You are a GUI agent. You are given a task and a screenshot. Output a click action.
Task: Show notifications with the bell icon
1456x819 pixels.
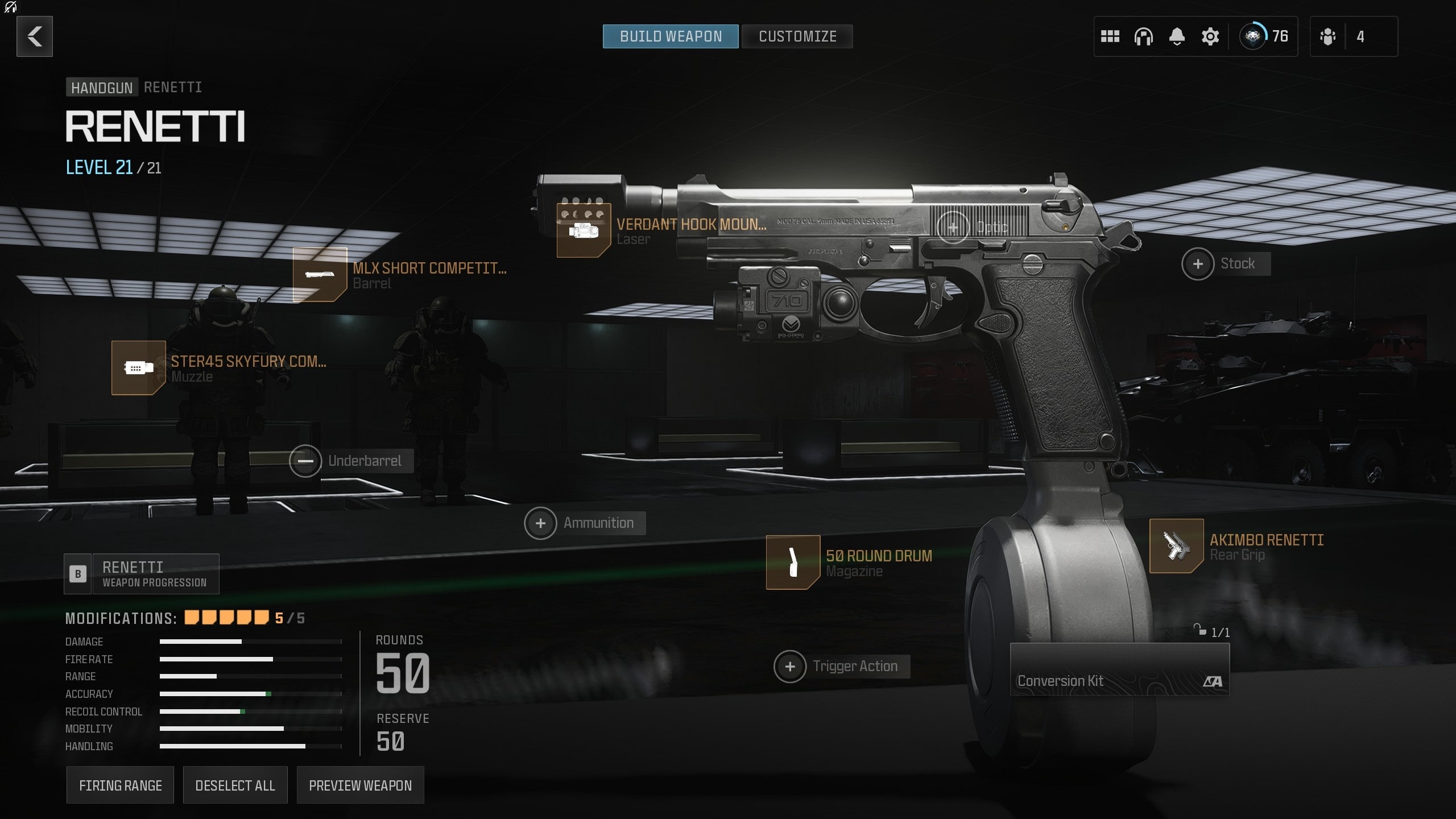(x=1177, y=36)
